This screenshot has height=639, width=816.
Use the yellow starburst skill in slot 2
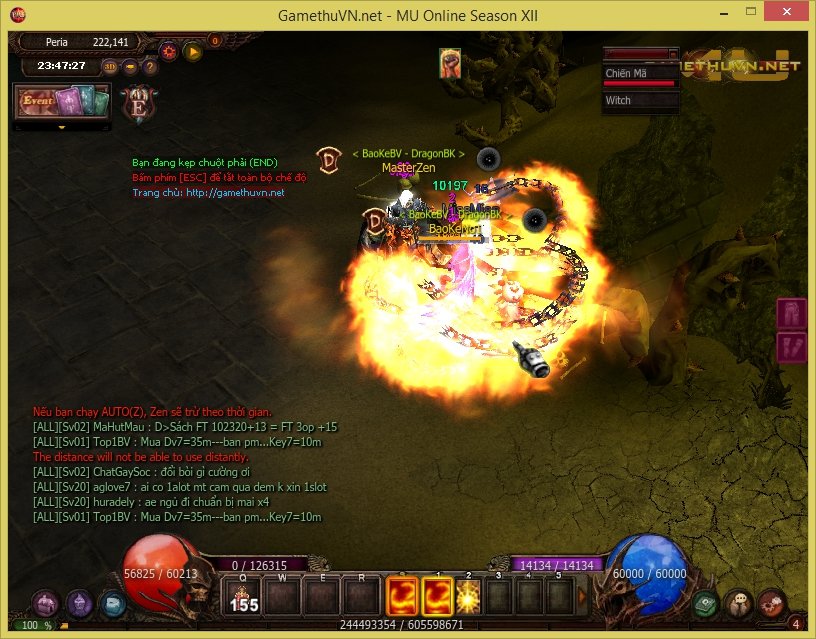coord(467,597)
